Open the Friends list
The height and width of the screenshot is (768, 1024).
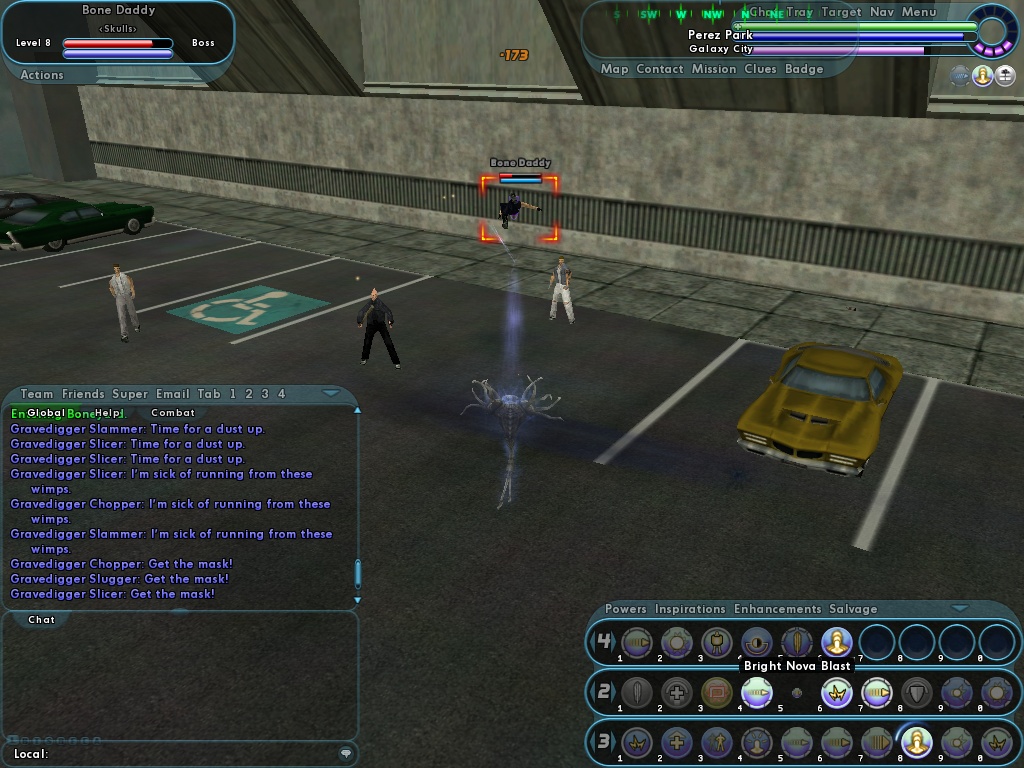click(83, 394)
